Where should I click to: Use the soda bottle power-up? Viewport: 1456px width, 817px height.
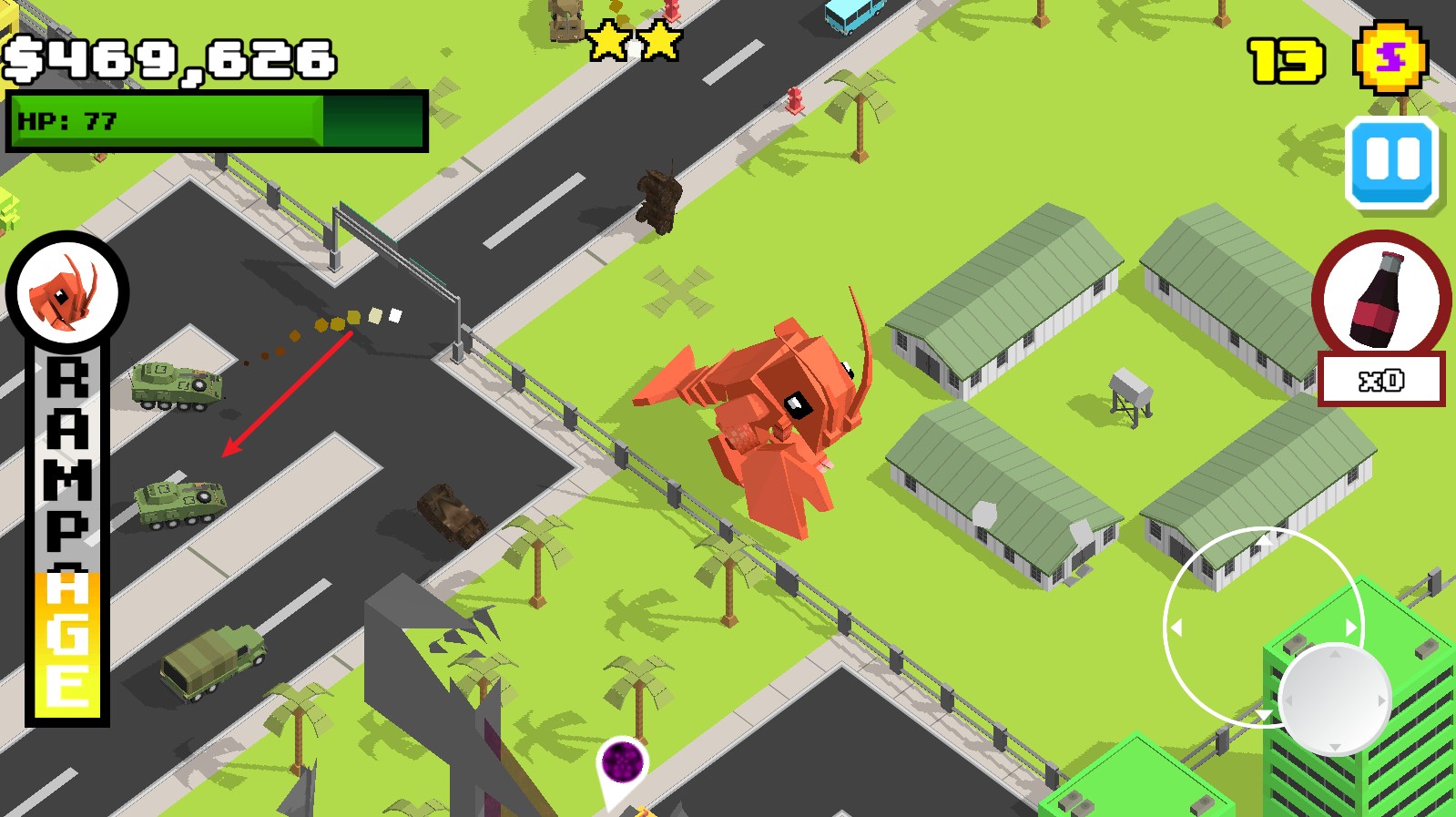click(x=1381, y=298)
